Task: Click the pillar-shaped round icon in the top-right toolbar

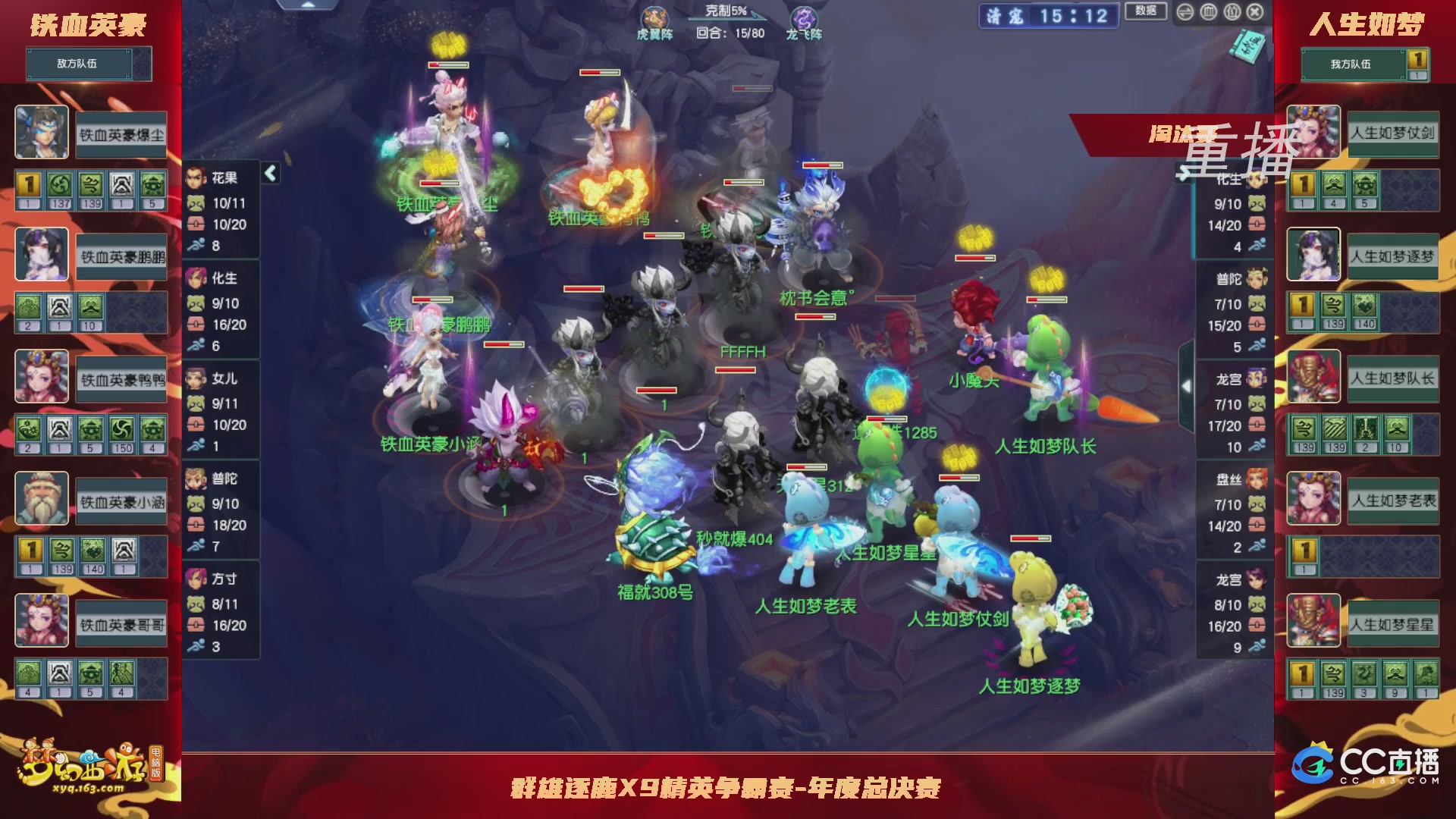Action: (x=1210, y=12)
